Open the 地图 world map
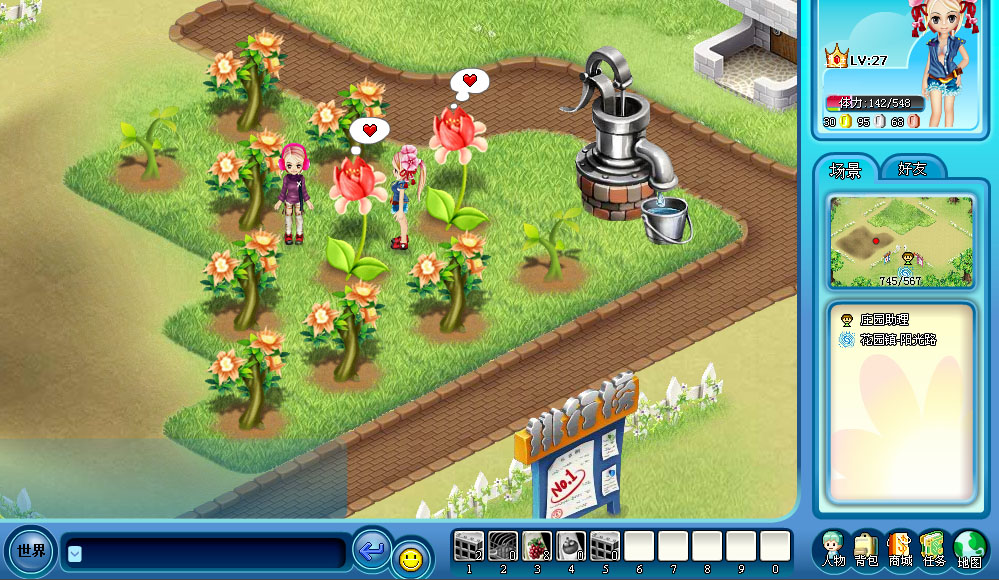The image size is (999, 580). coord(969,549)
